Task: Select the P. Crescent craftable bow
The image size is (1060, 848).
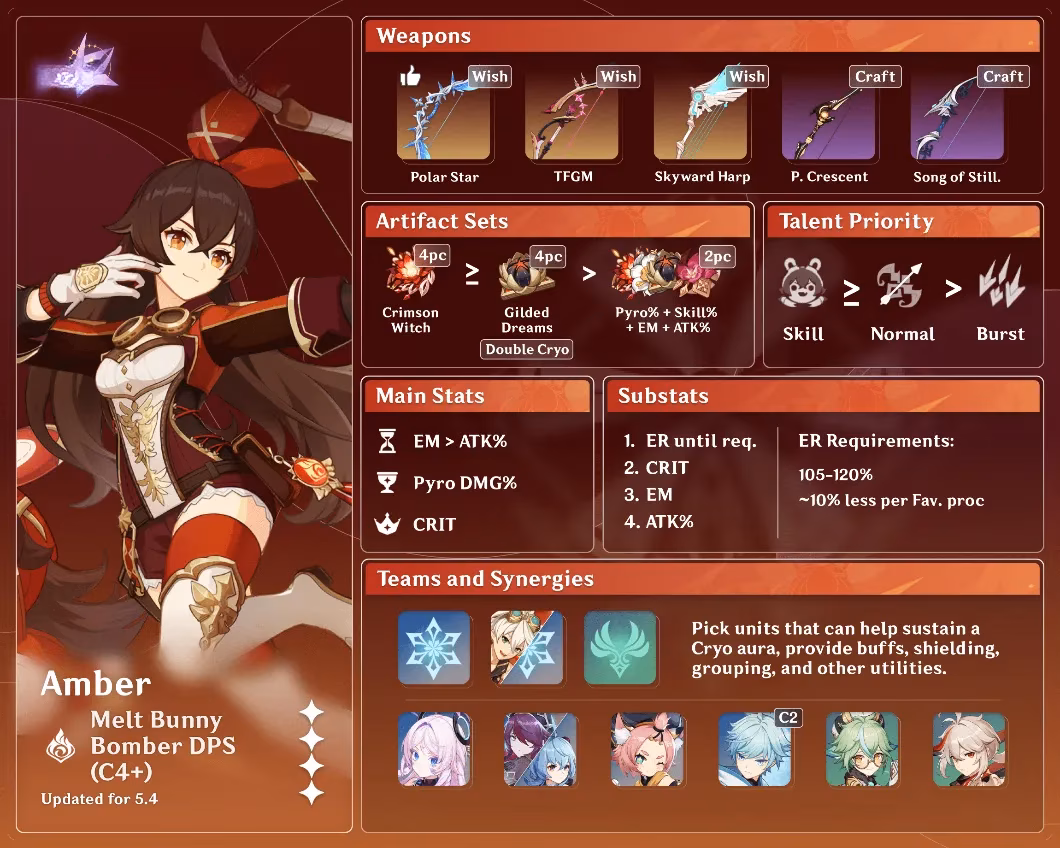Action: [829, 115]
